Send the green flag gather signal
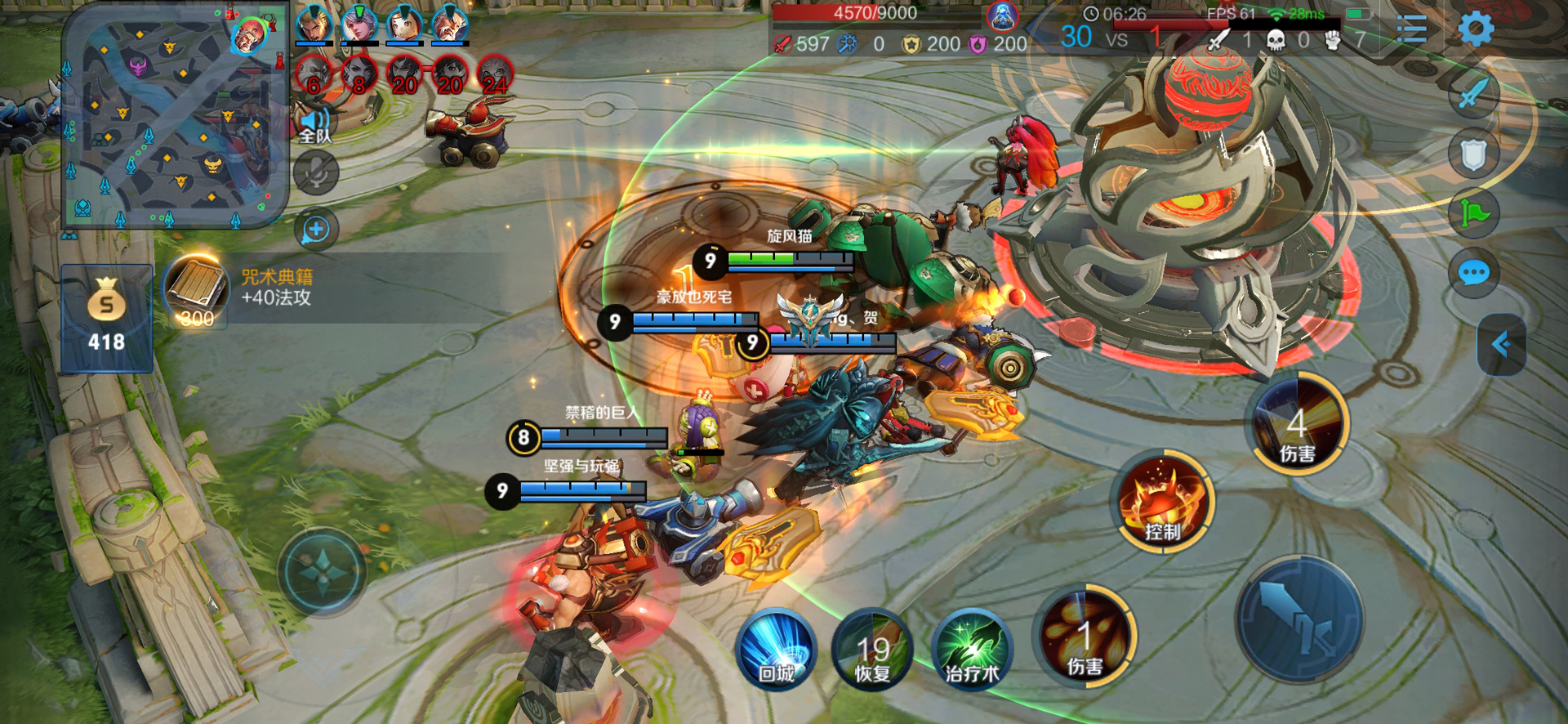1568x724 pixels. pos(1473,213)
